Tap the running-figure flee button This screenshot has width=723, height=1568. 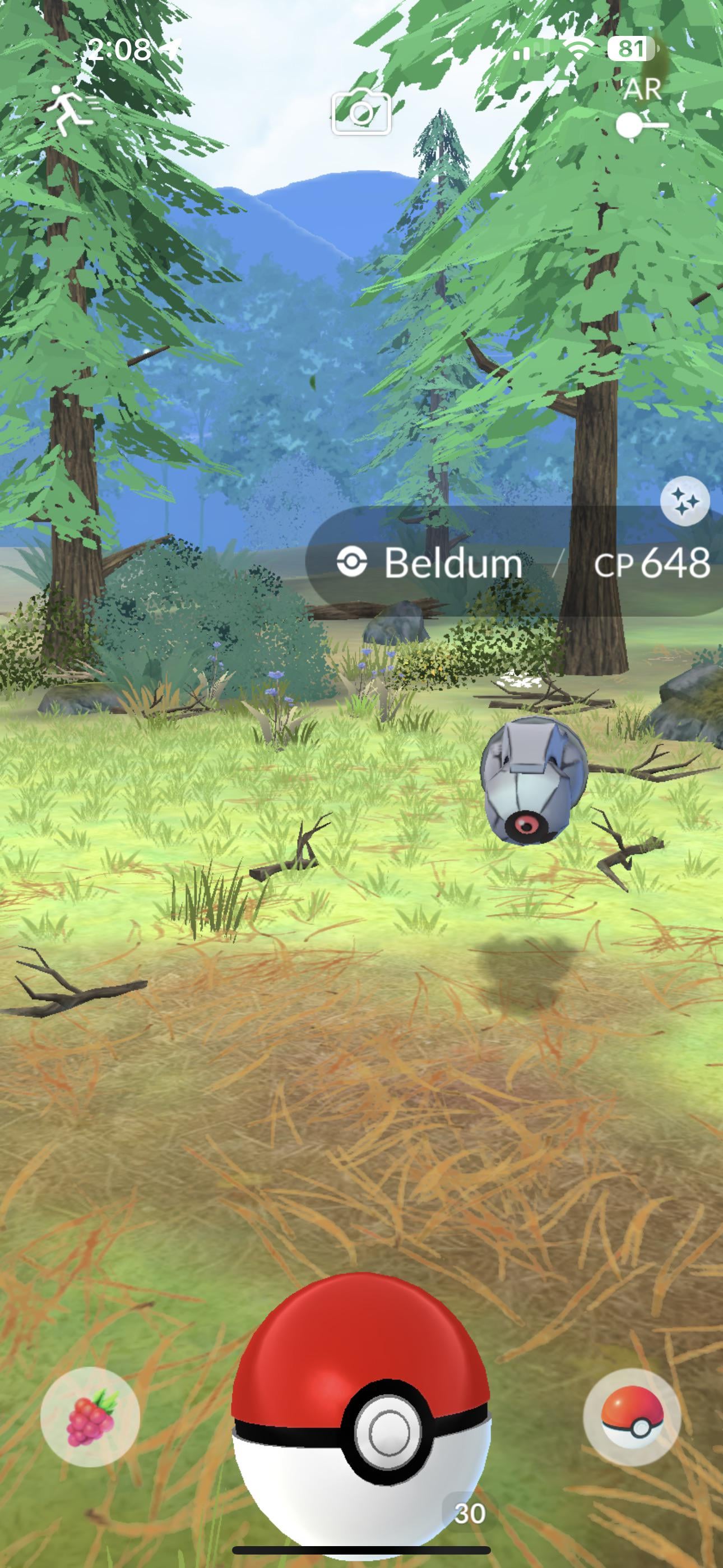(72, 109)
